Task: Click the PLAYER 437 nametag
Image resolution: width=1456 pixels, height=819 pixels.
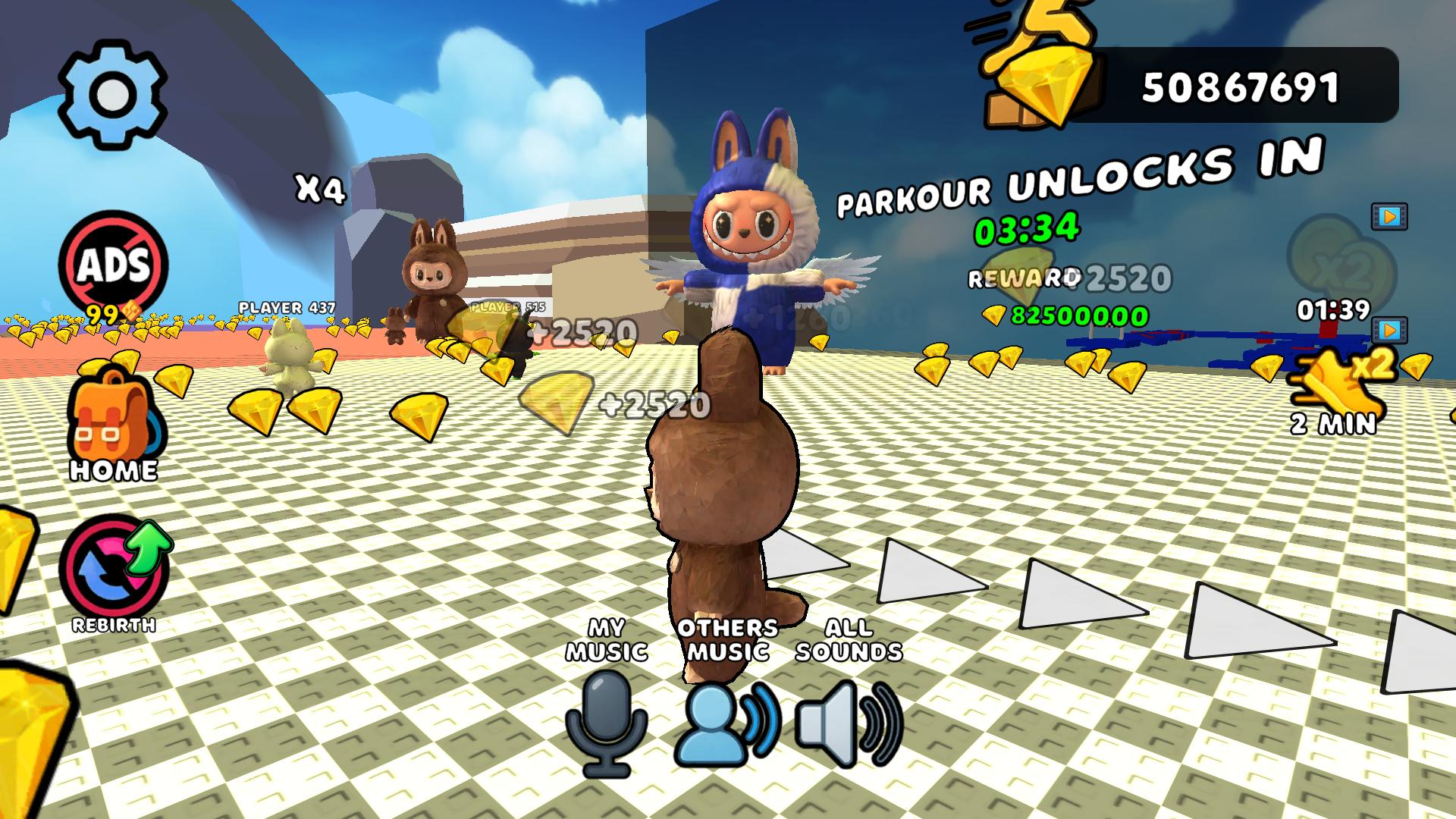Action: tap(286, 307)
